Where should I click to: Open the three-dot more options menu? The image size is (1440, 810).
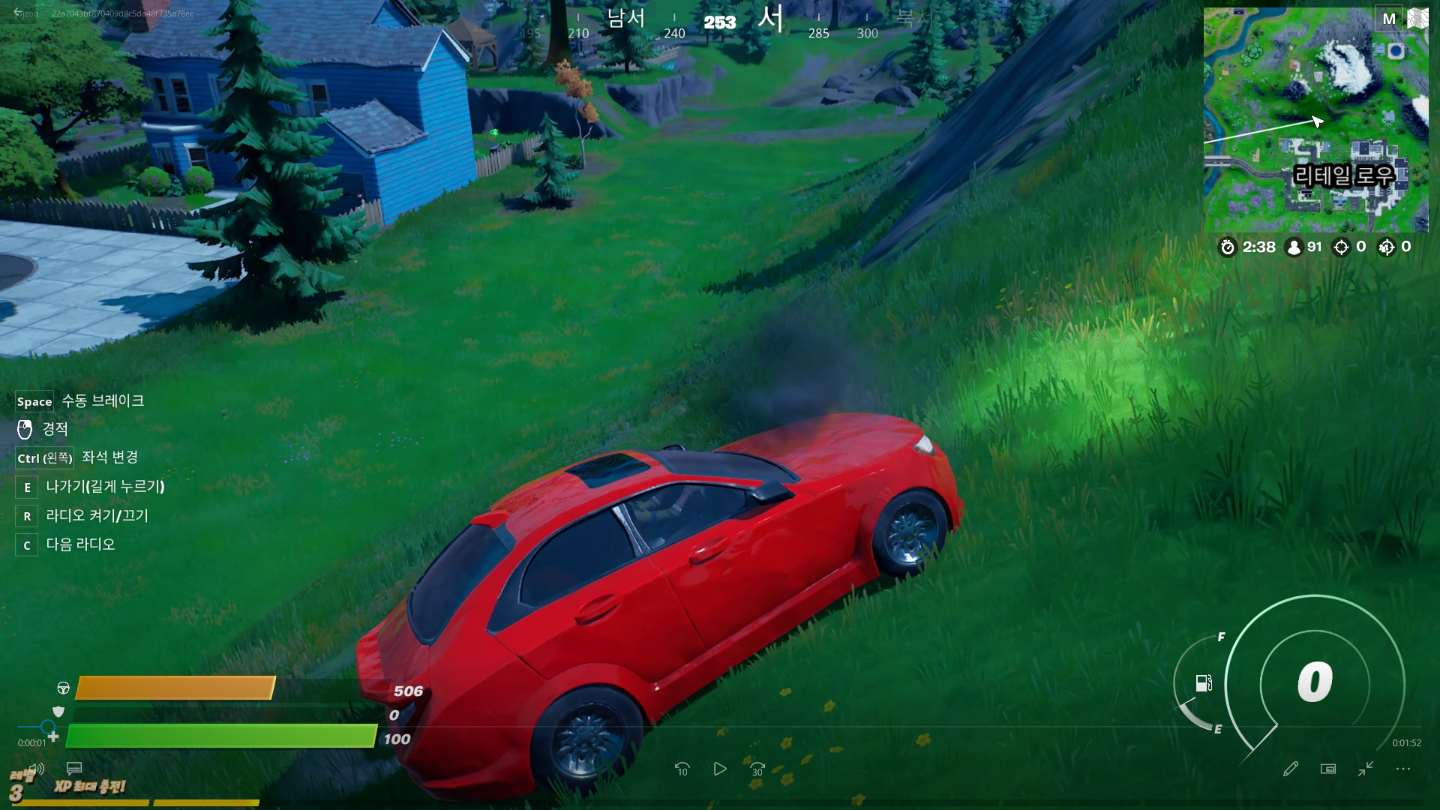1403,769
